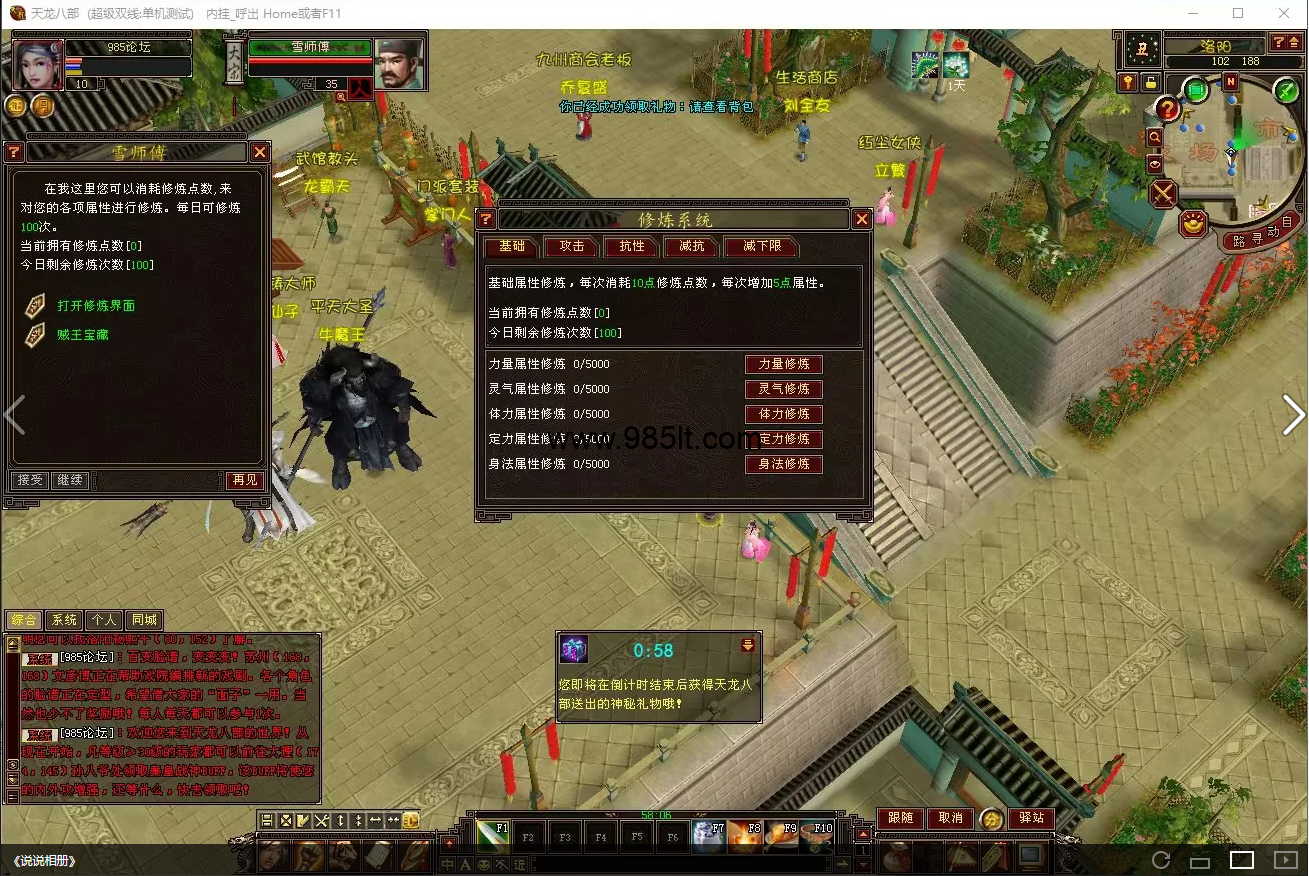This screenshot has height=876, width=1309.
Task: Say goodbye with the 再见 button
Action: 245,480
